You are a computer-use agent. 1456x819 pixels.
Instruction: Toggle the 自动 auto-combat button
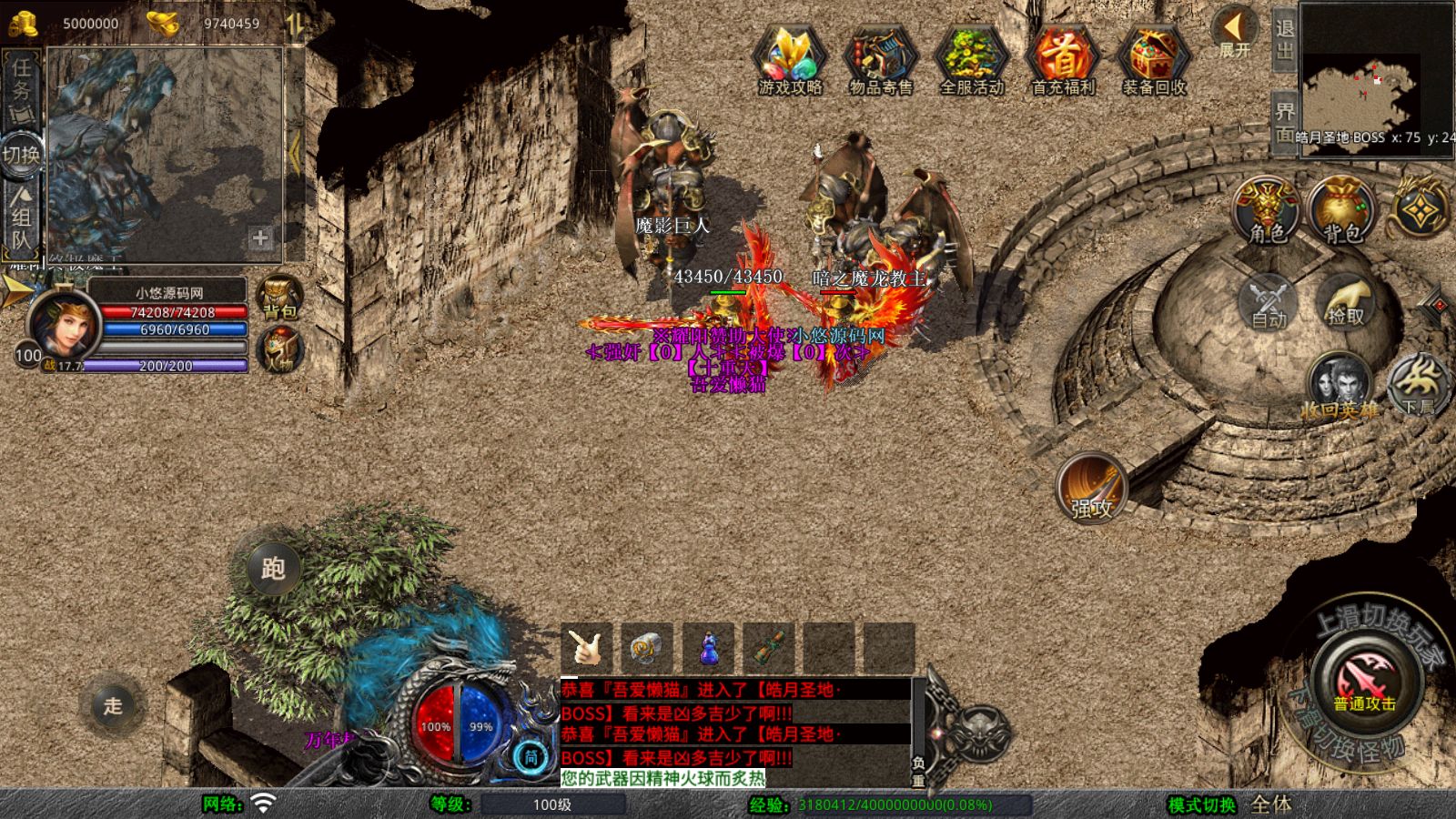(x=1269, y=302)
